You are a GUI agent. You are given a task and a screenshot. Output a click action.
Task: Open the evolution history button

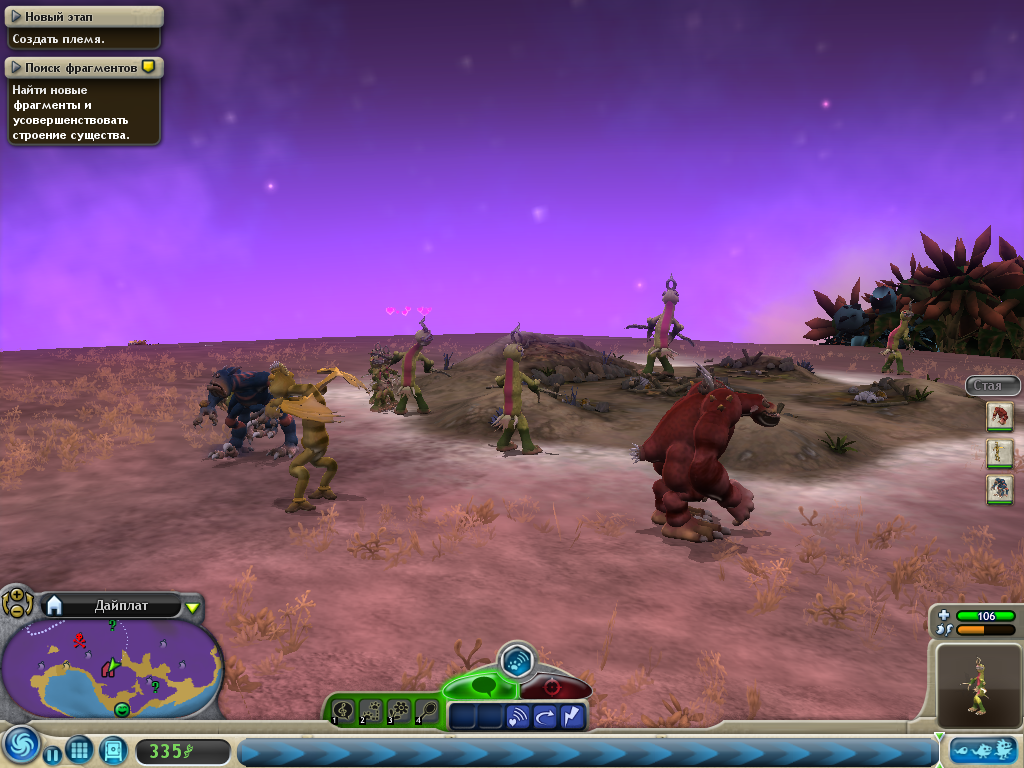[982, 750]
